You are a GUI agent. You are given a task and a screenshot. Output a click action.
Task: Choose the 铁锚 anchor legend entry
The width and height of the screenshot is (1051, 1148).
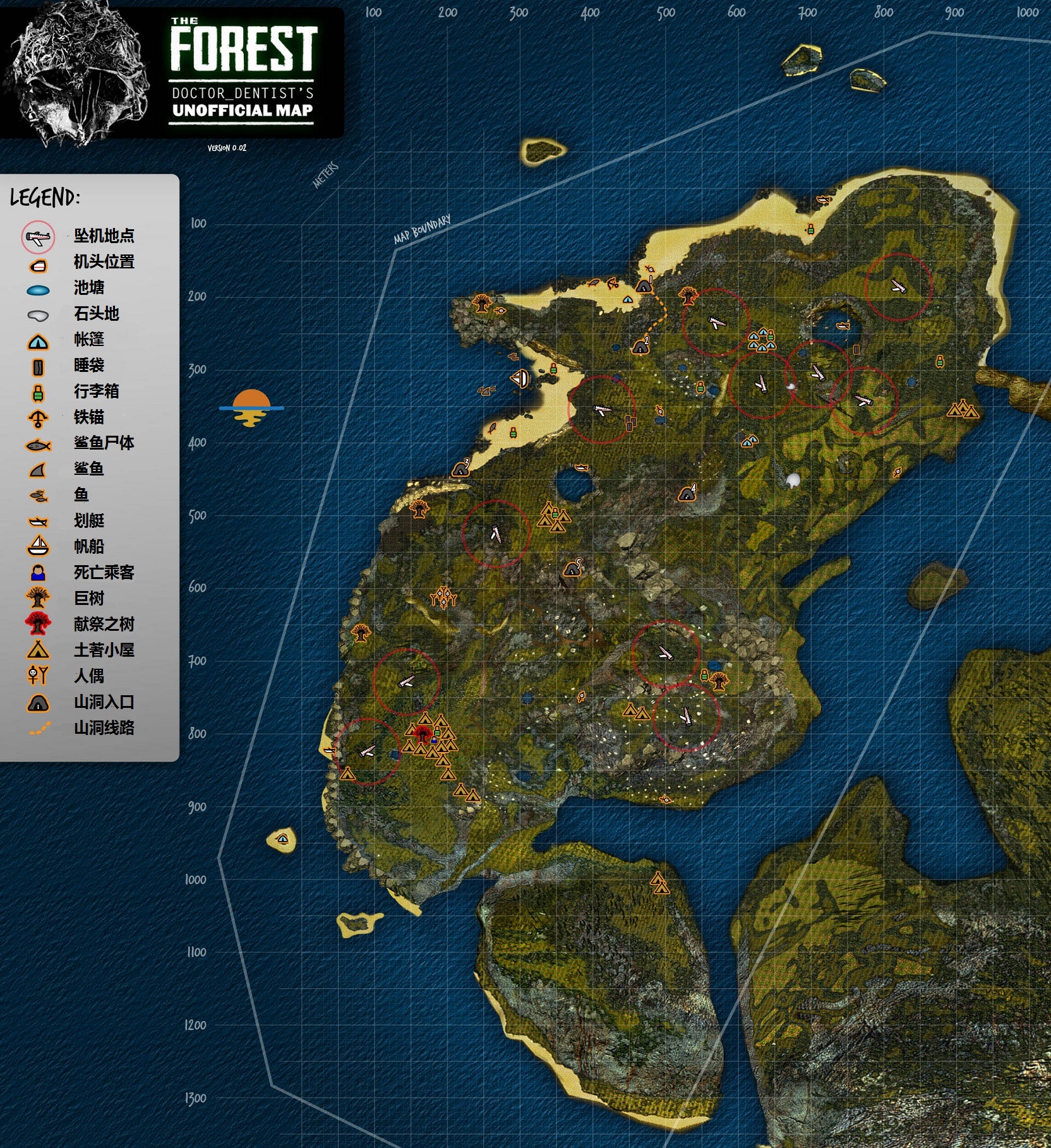tap(88, 417)
